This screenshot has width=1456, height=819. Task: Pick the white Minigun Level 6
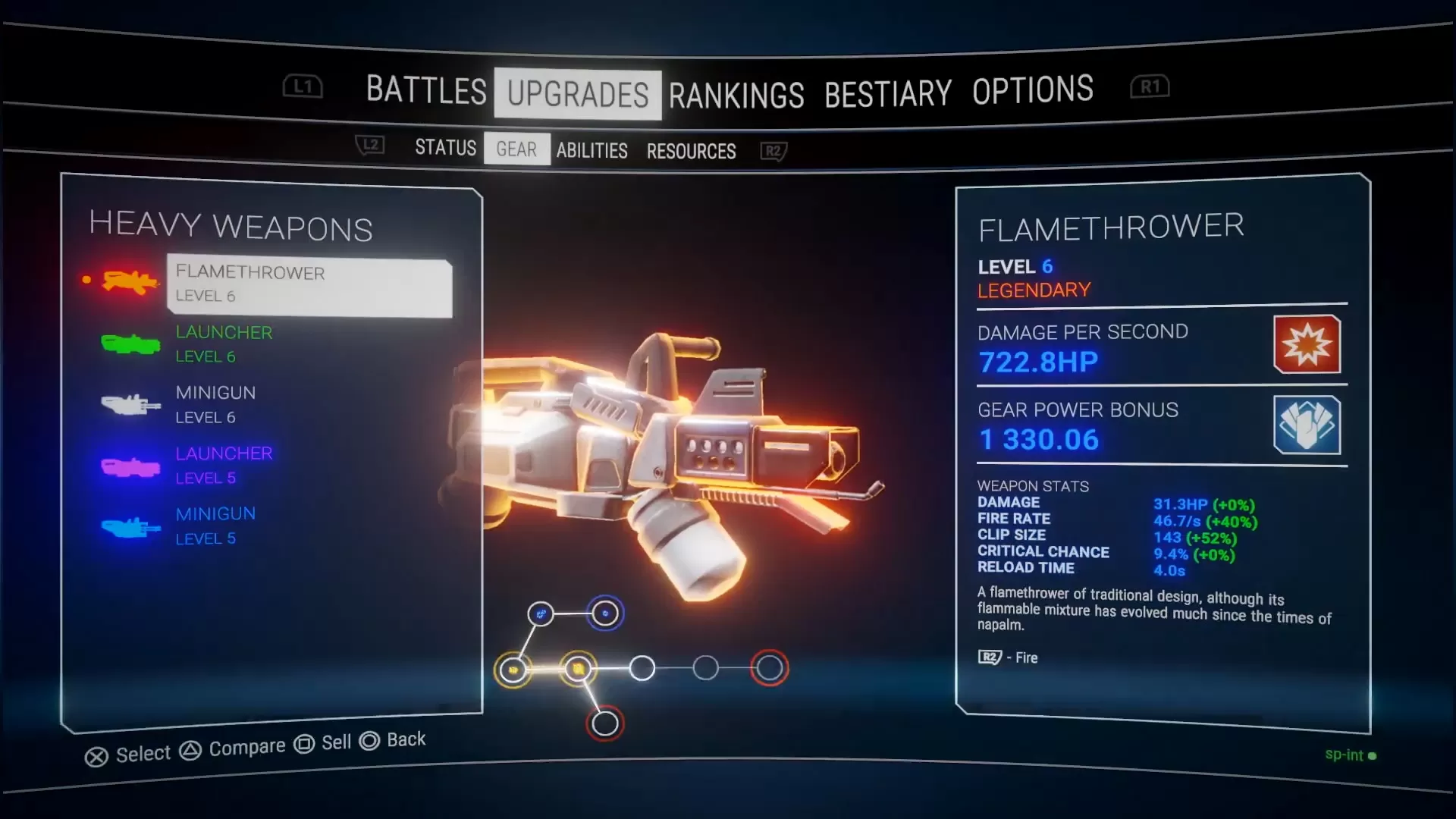point(215,405)
